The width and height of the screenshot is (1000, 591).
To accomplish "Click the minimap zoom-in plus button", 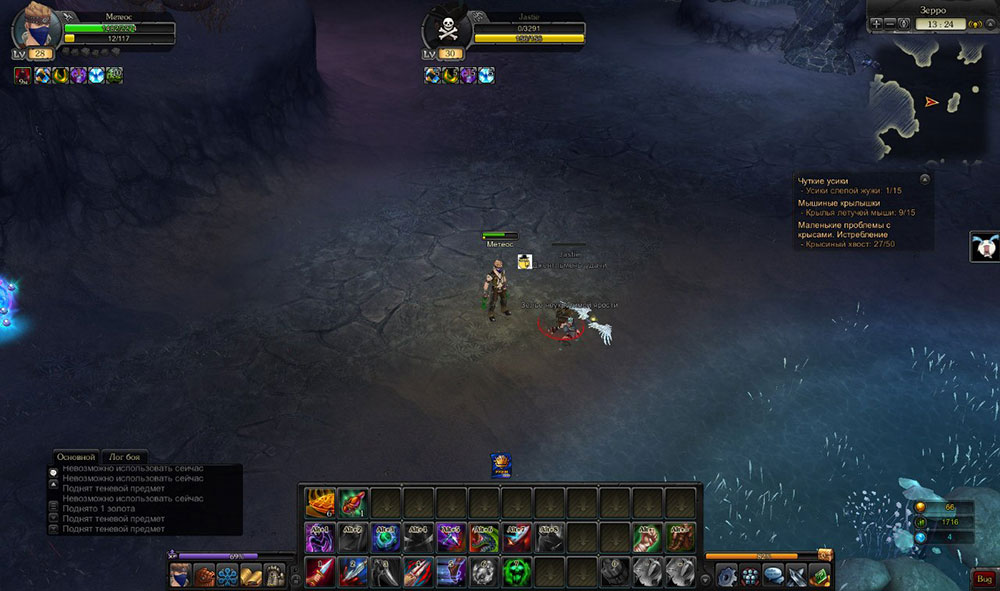I will [x=877, y=24].
